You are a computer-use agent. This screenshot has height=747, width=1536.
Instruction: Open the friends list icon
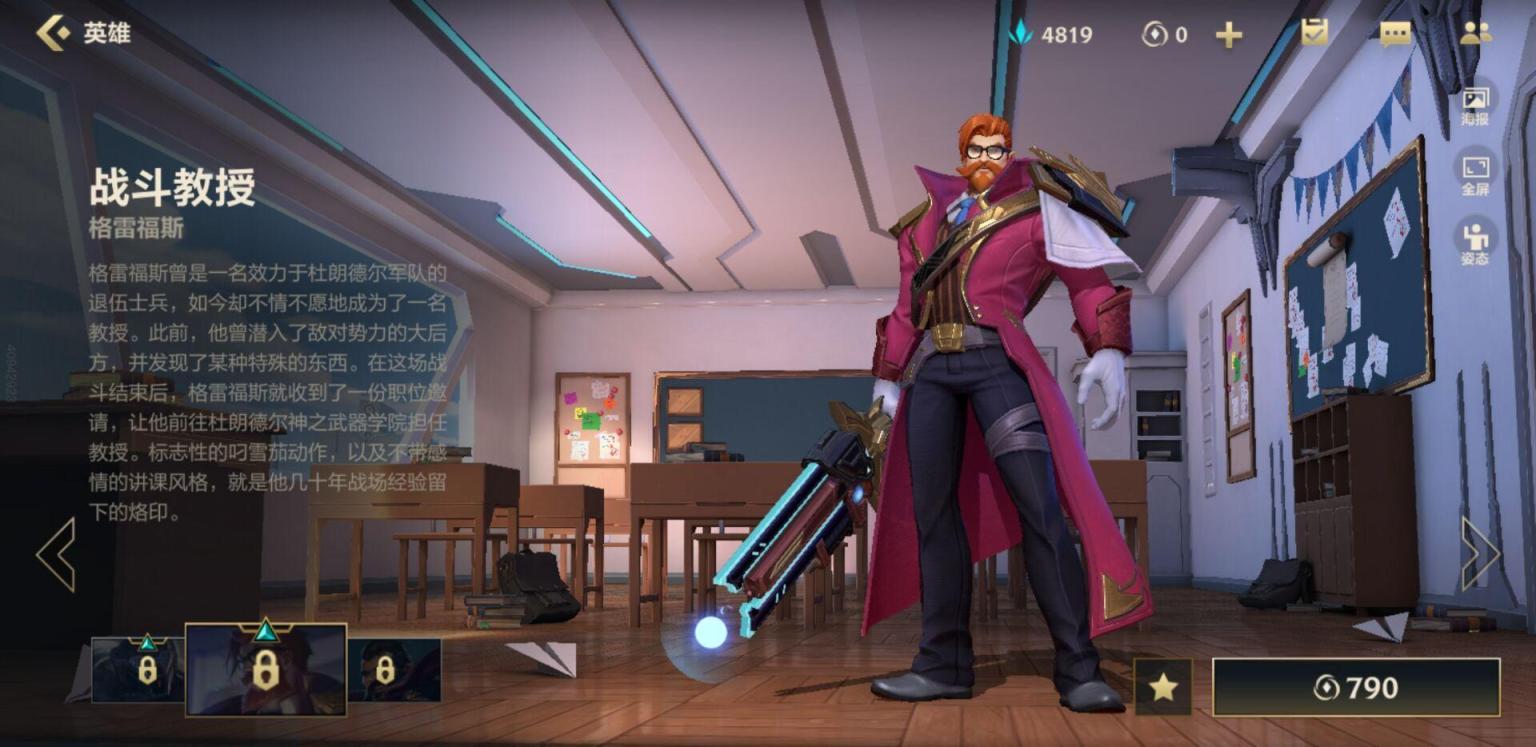1475,33
